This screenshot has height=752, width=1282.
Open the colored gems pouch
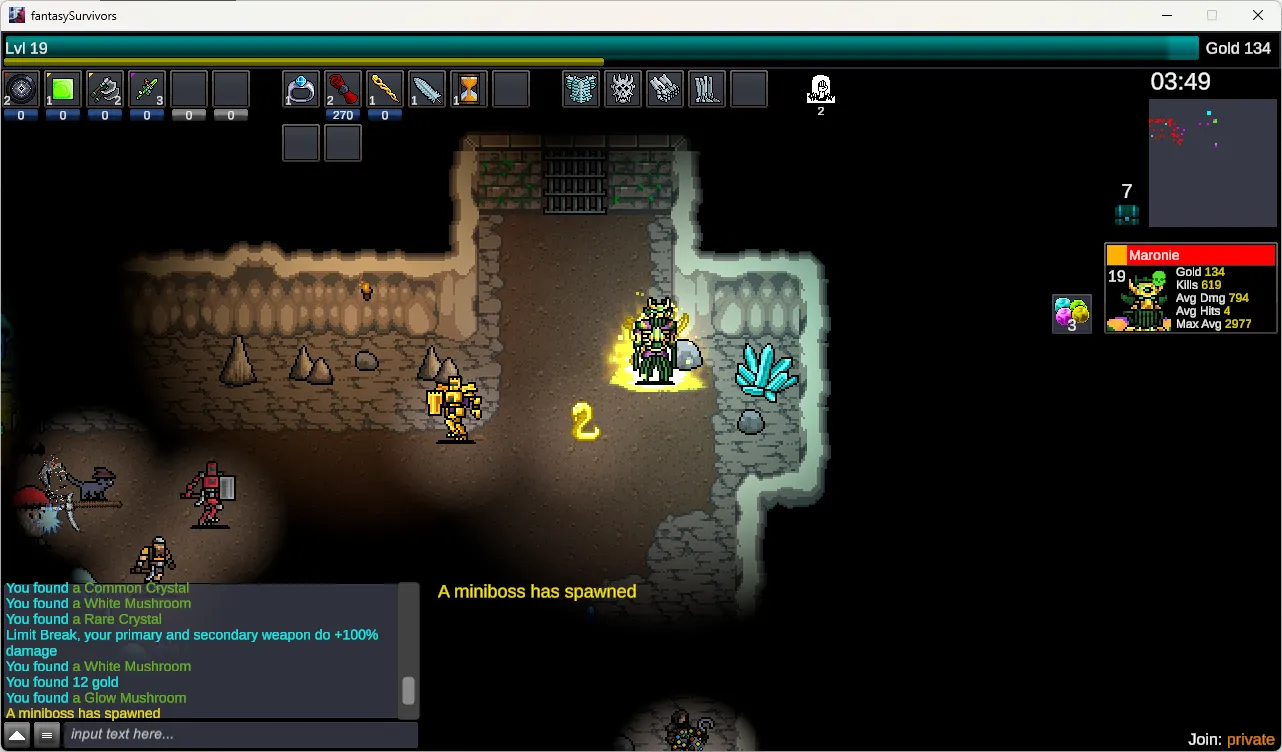click(x=1072, y=314)
